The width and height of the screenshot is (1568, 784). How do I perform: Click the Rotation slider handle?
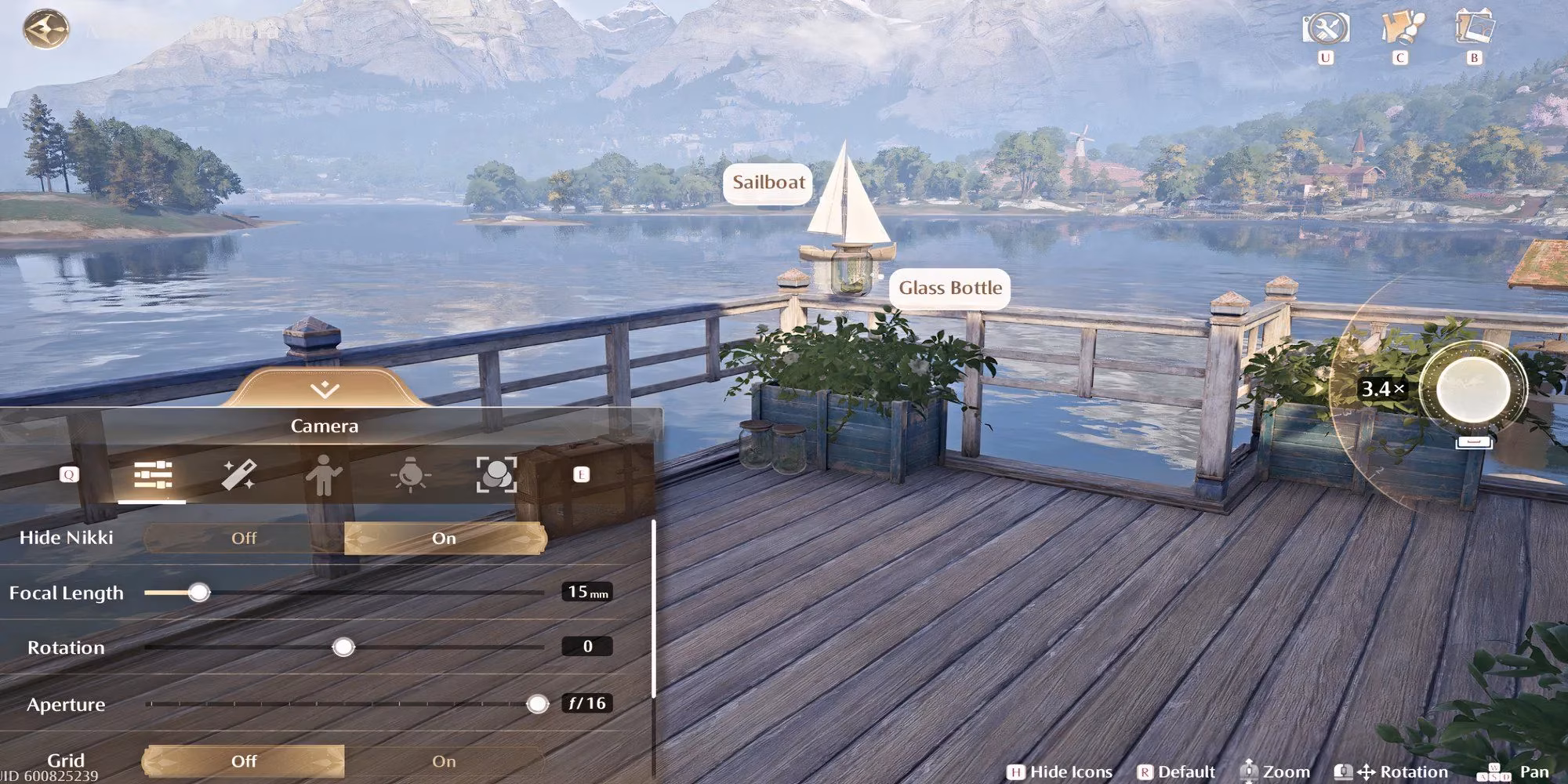[343, 648]
